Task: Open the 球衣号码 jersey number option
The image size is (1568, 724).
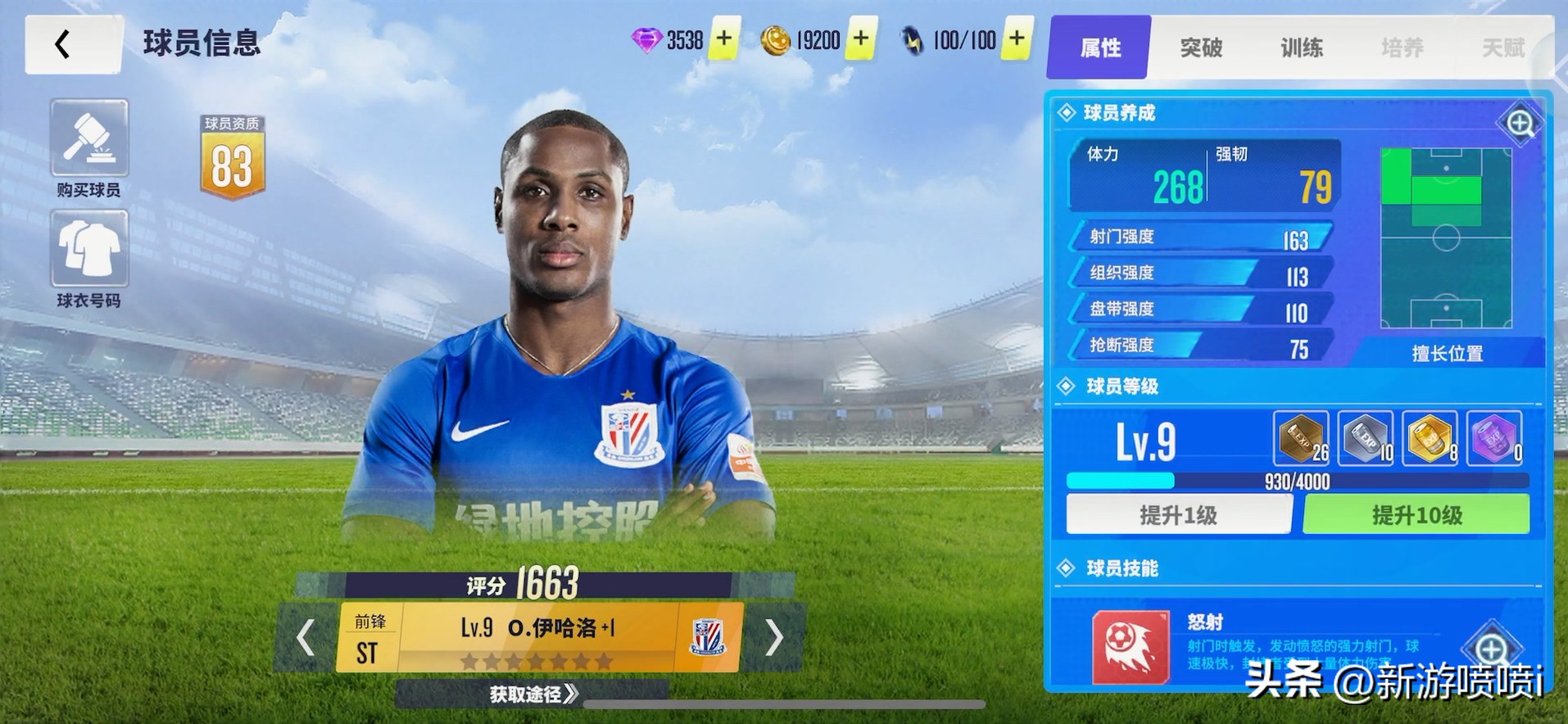Action: (x=88, y=249)
